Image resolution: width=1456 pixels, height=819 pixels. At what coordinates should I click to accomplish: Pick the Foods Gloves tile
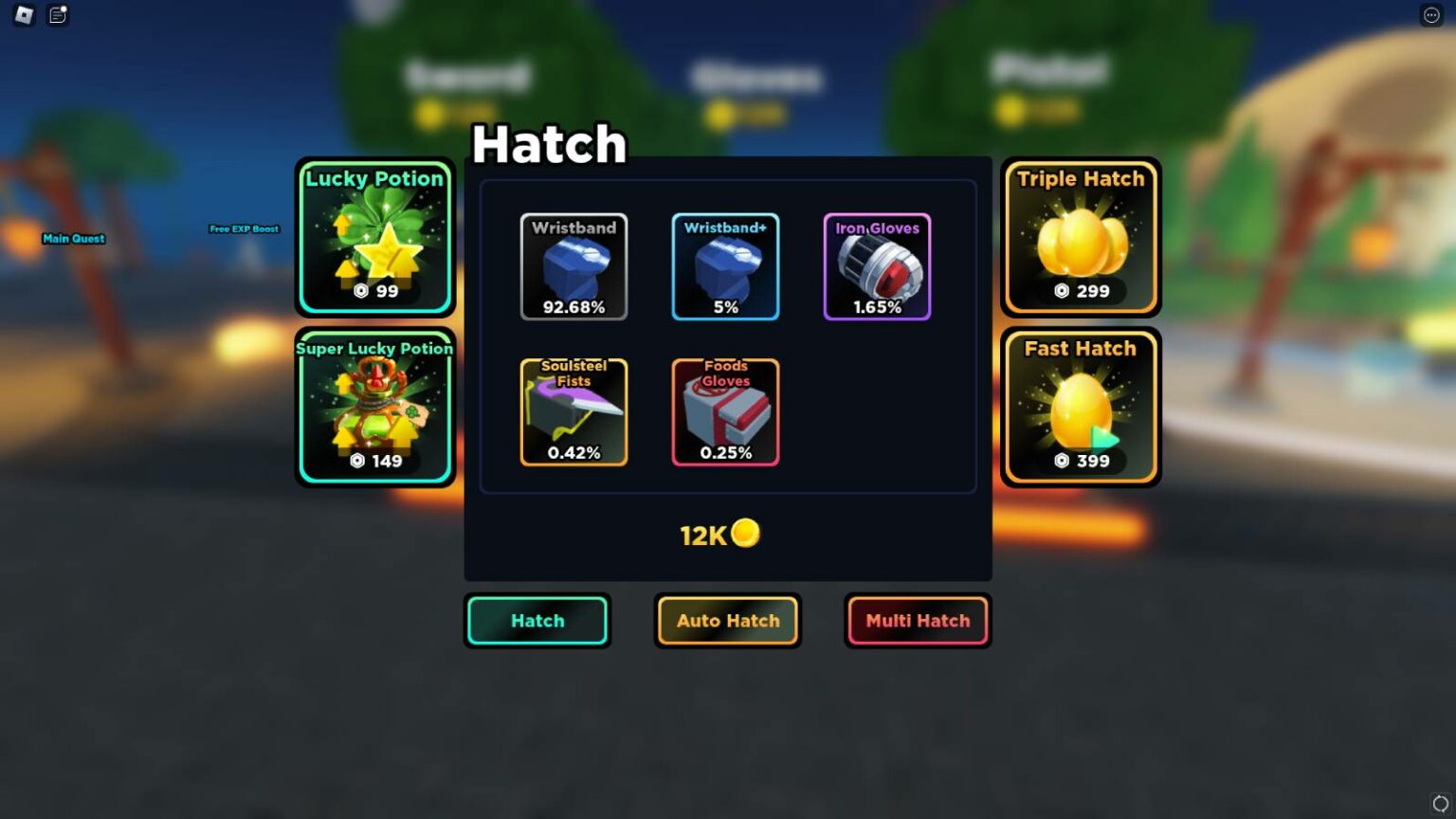click(x=725, y=411)
